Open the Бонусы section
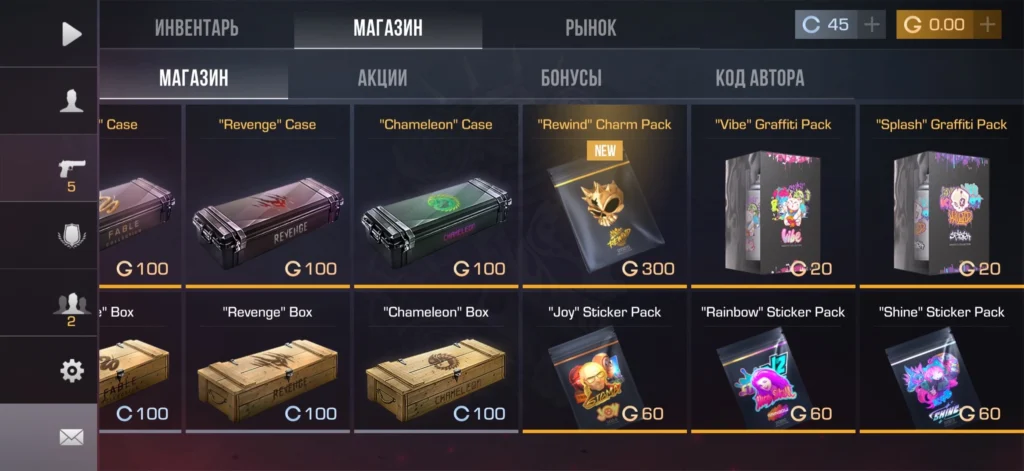 point(571,78)
